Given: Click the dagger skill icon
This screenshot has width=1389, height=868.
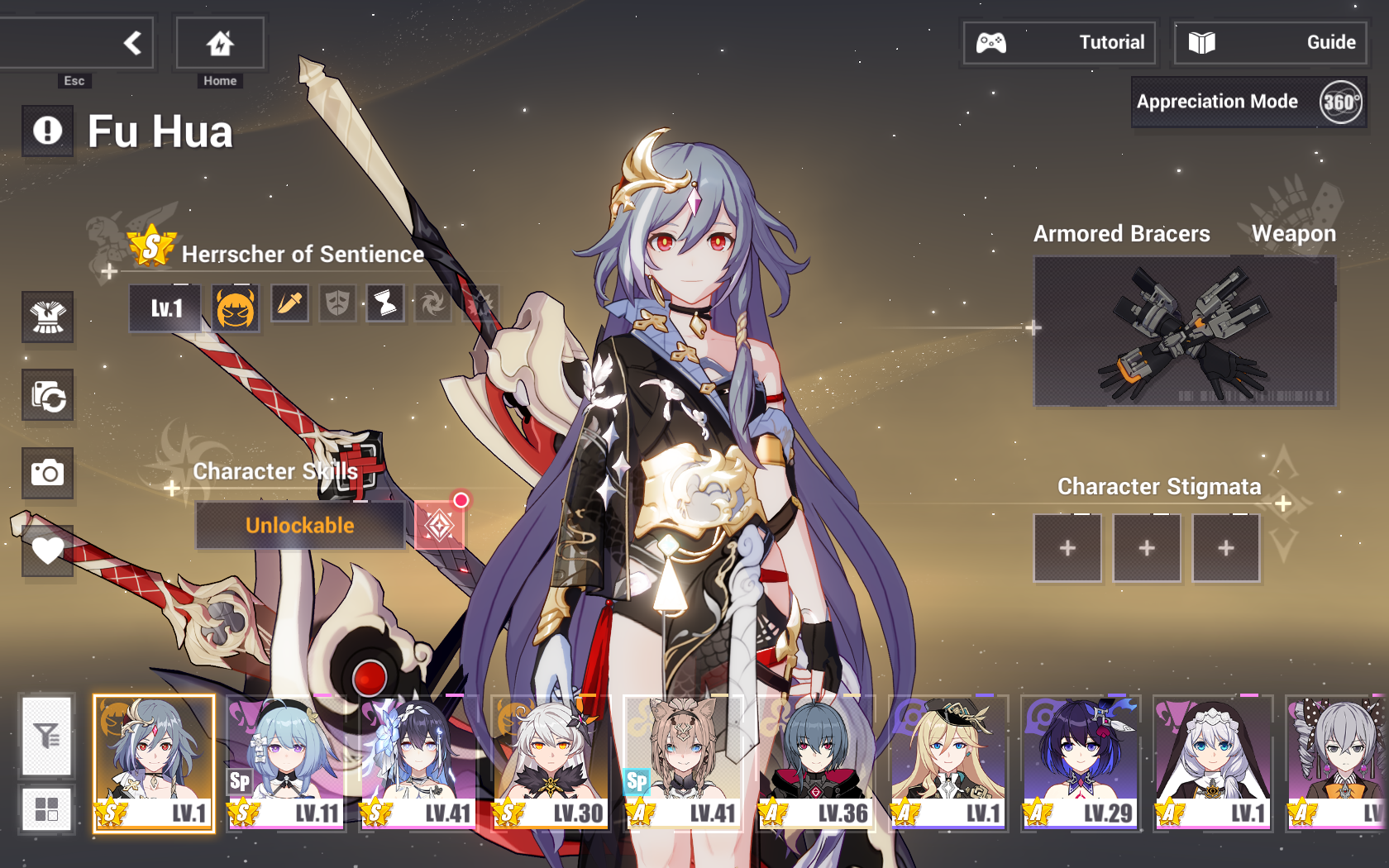Looking at the screenshot, I should [x=290, y=303].
